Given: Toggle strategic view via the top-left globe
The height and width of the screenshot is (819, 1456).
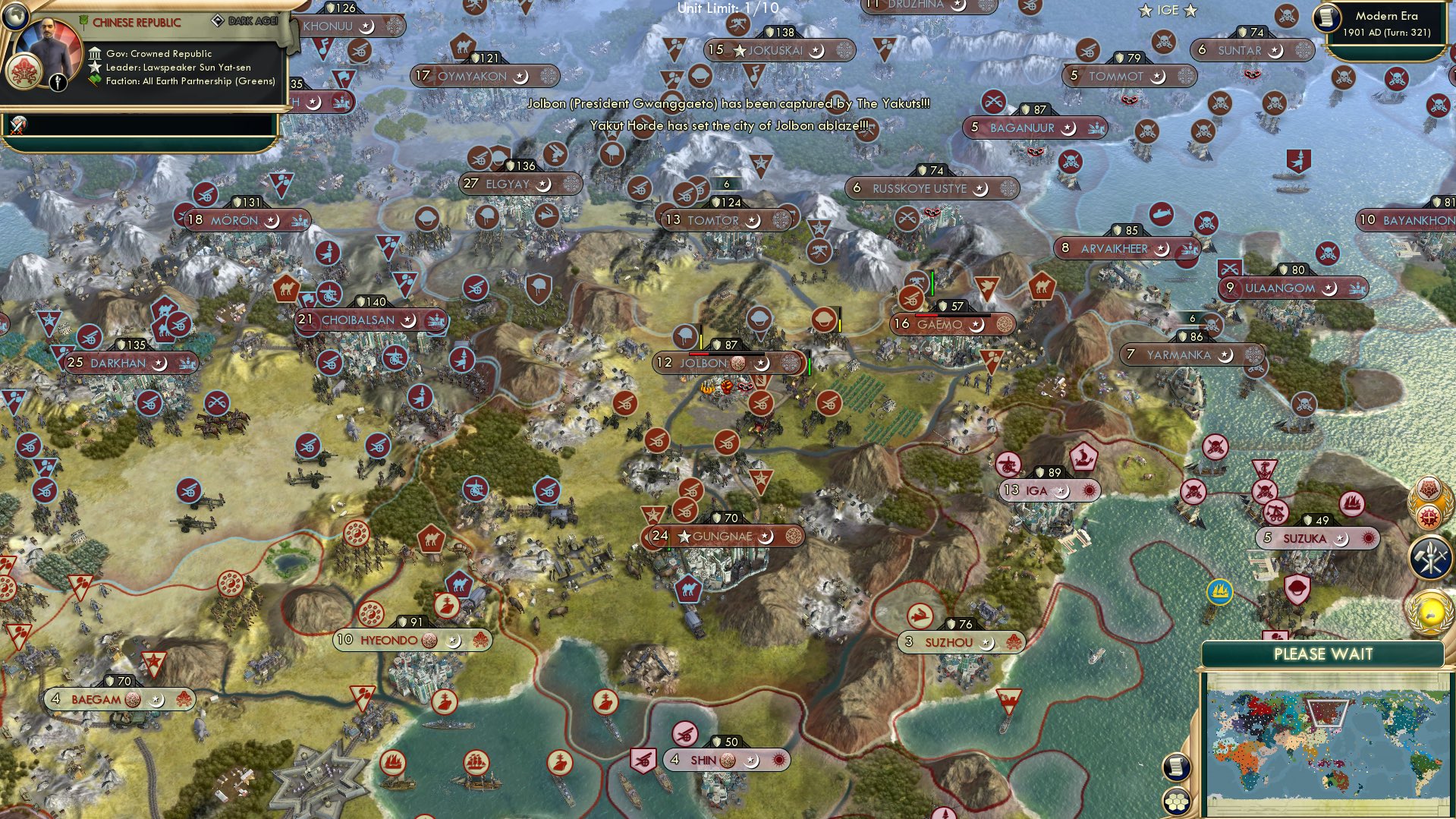Looking at the screenshot, I should pos(16,15).
